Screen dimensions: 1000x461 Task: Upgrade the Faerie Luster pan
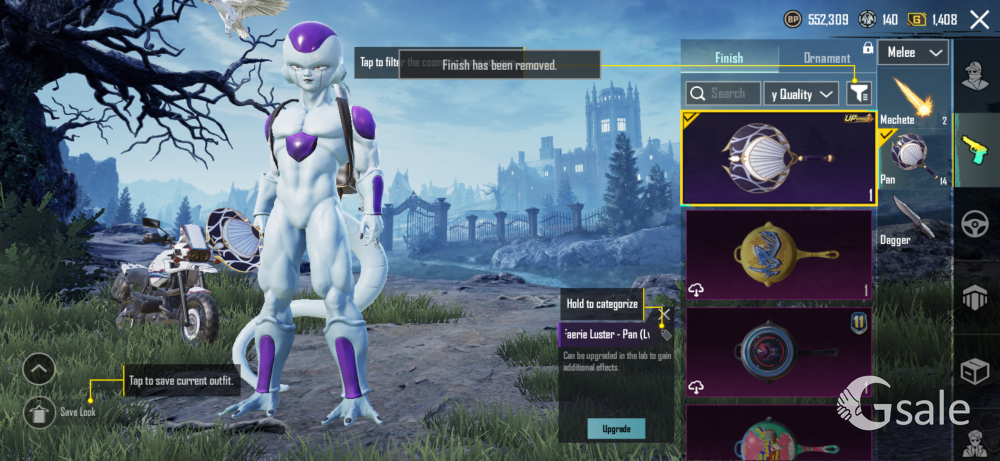coord(616,428)
